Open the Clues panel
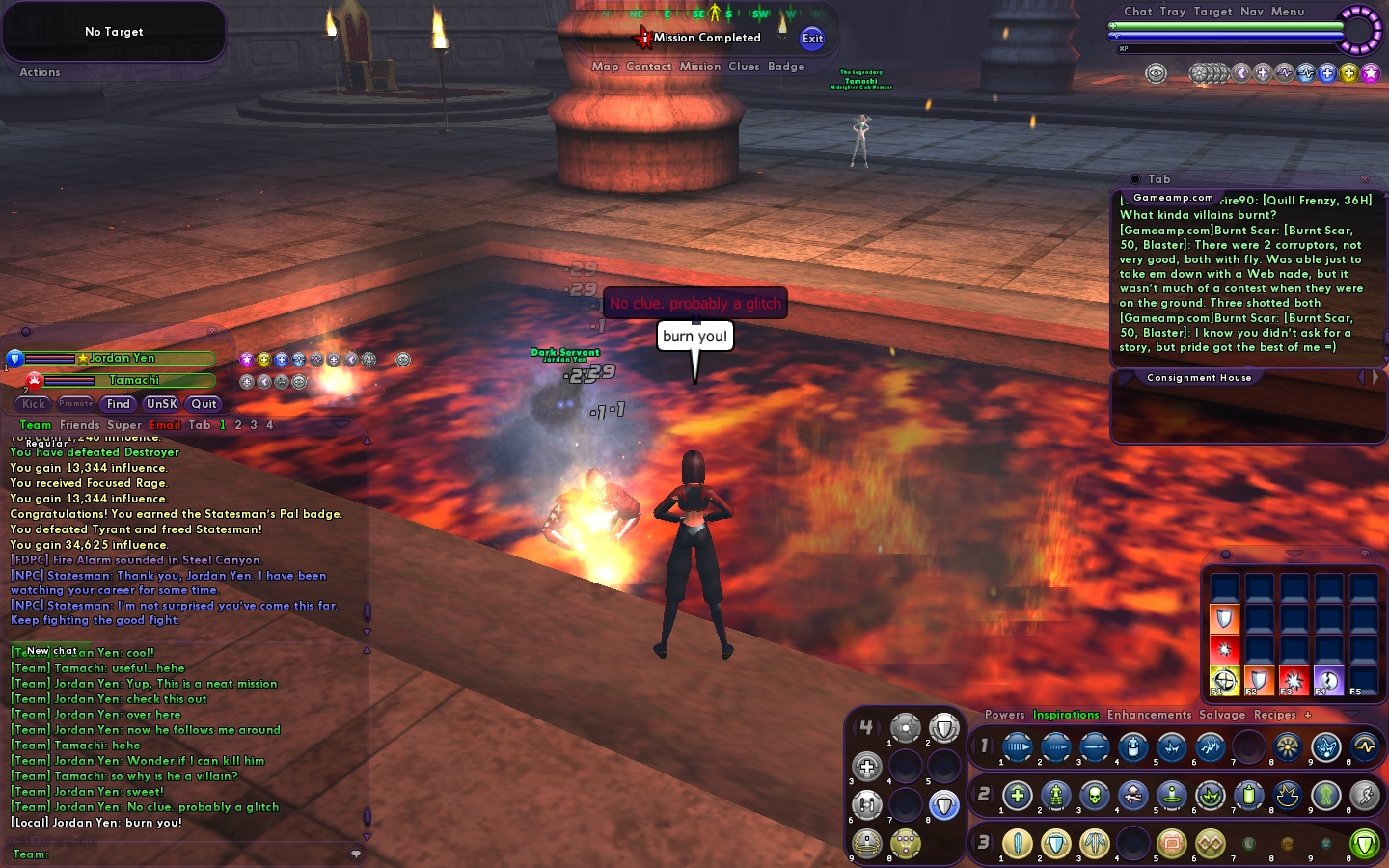Viewport: 1389px width, 868px height. (744, 67)
